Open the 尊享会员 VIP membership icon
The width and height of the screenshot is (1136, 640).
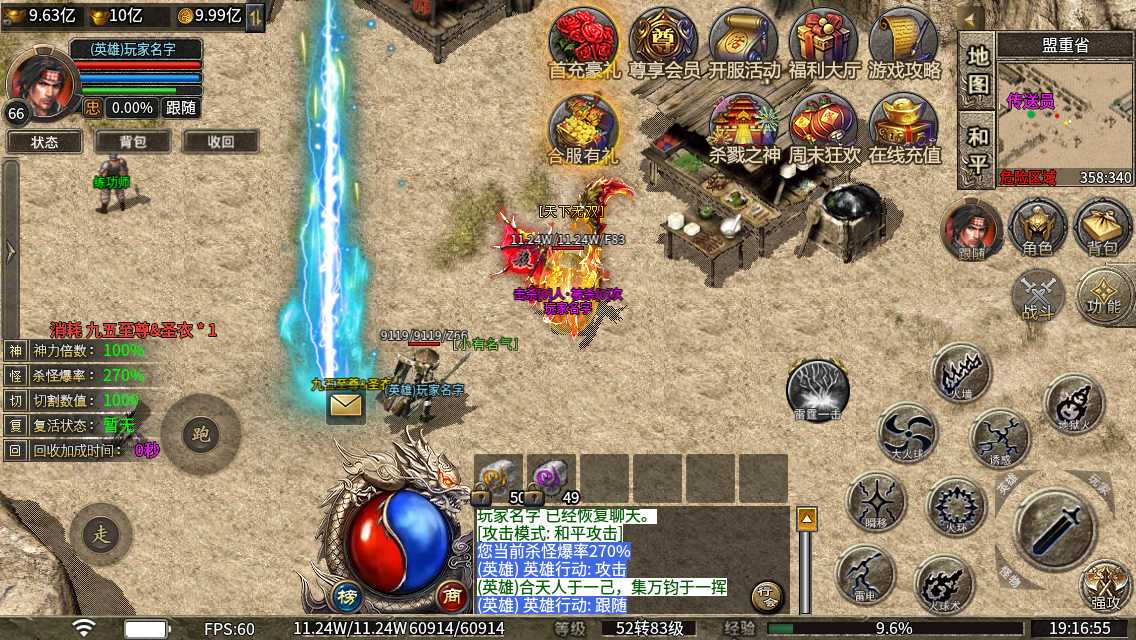pyautogui.click(x=663, y=43)
